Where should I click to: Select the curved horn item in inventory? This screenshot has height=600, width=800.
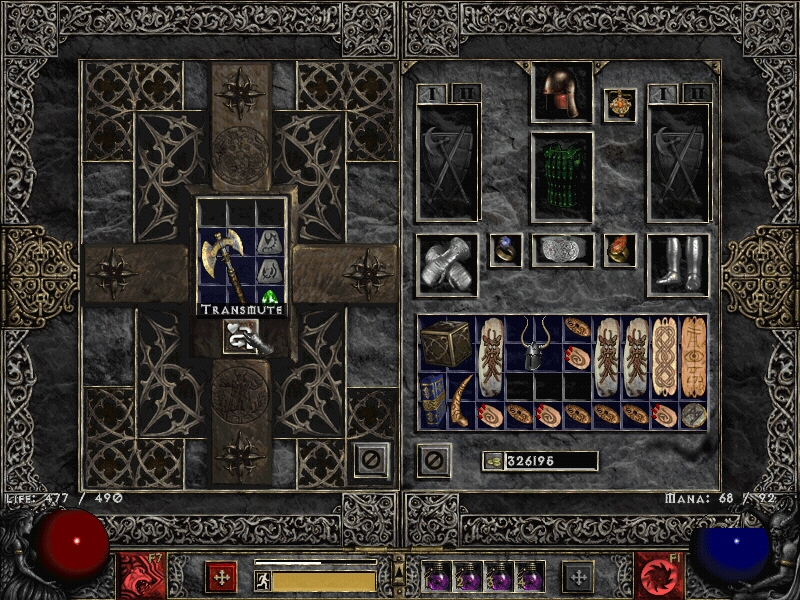click(x=460, y=400)
